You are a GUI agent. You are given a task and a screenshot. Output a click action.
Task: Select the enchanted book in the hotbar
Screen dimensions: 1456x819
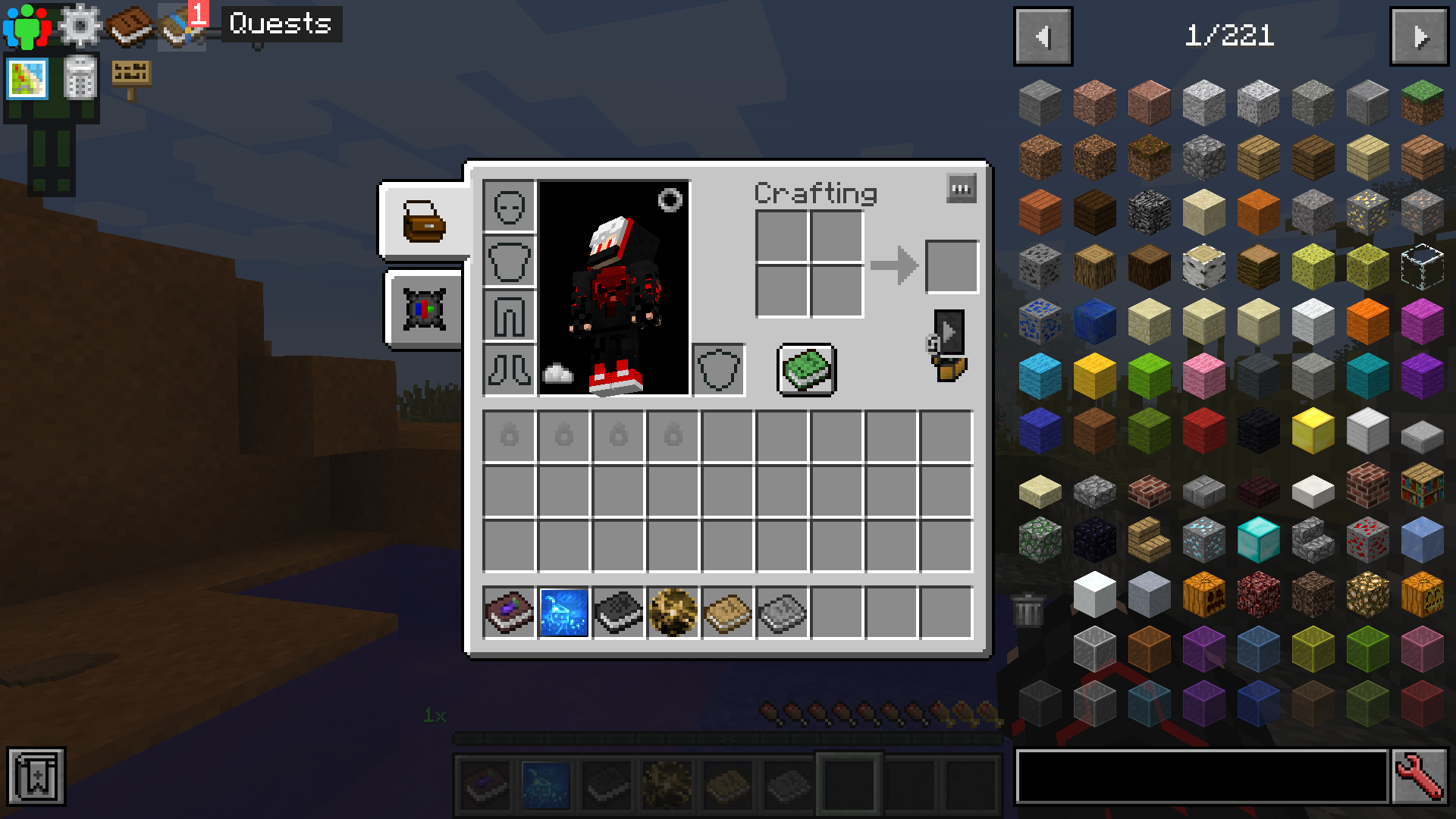coord(485,785)
